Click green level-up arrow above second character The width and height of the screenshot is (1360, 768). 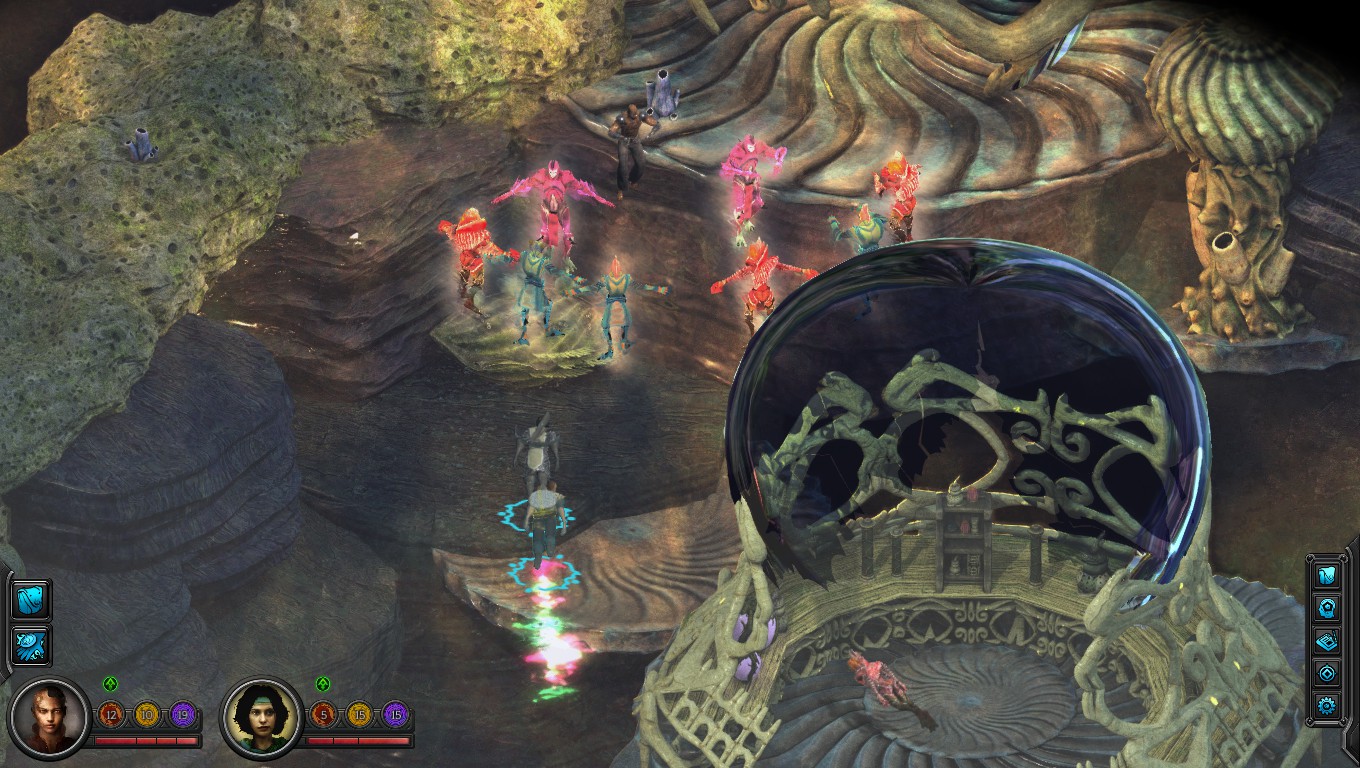(323, 685)
